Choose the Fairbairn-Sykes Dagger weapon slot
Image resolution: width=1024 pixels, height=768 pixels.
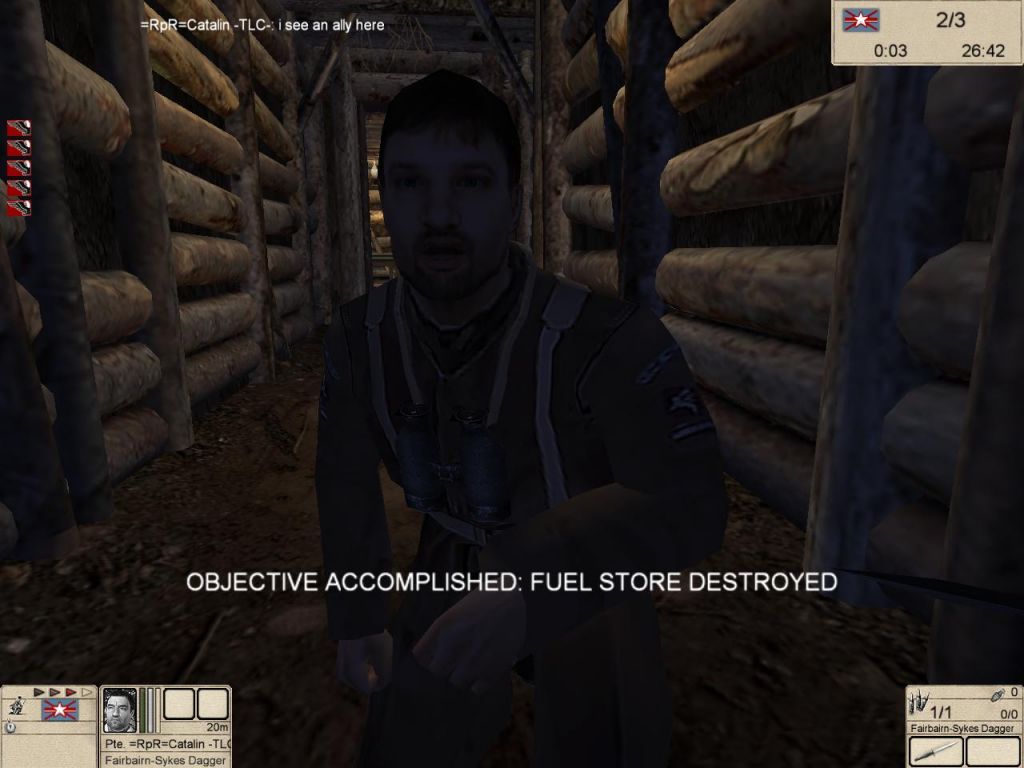point(935,748)
